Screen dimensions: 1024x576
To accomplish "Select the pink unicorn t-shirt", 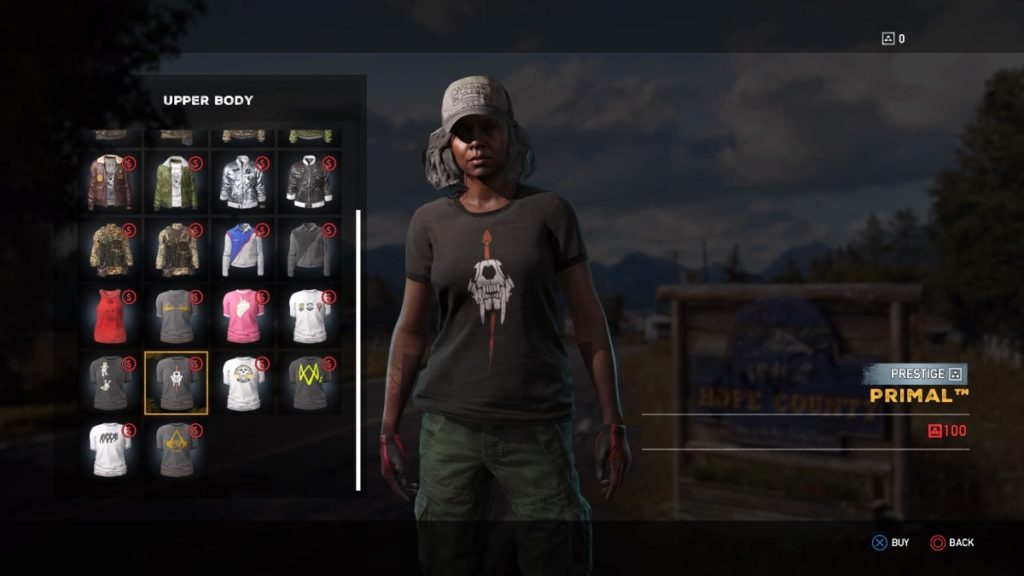I will click(243, 316).
